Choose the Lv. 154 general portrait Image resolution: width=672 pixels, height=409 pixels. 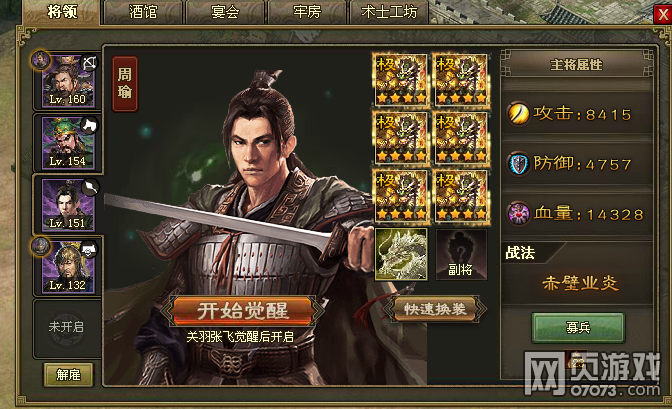[x=68, y=142]
